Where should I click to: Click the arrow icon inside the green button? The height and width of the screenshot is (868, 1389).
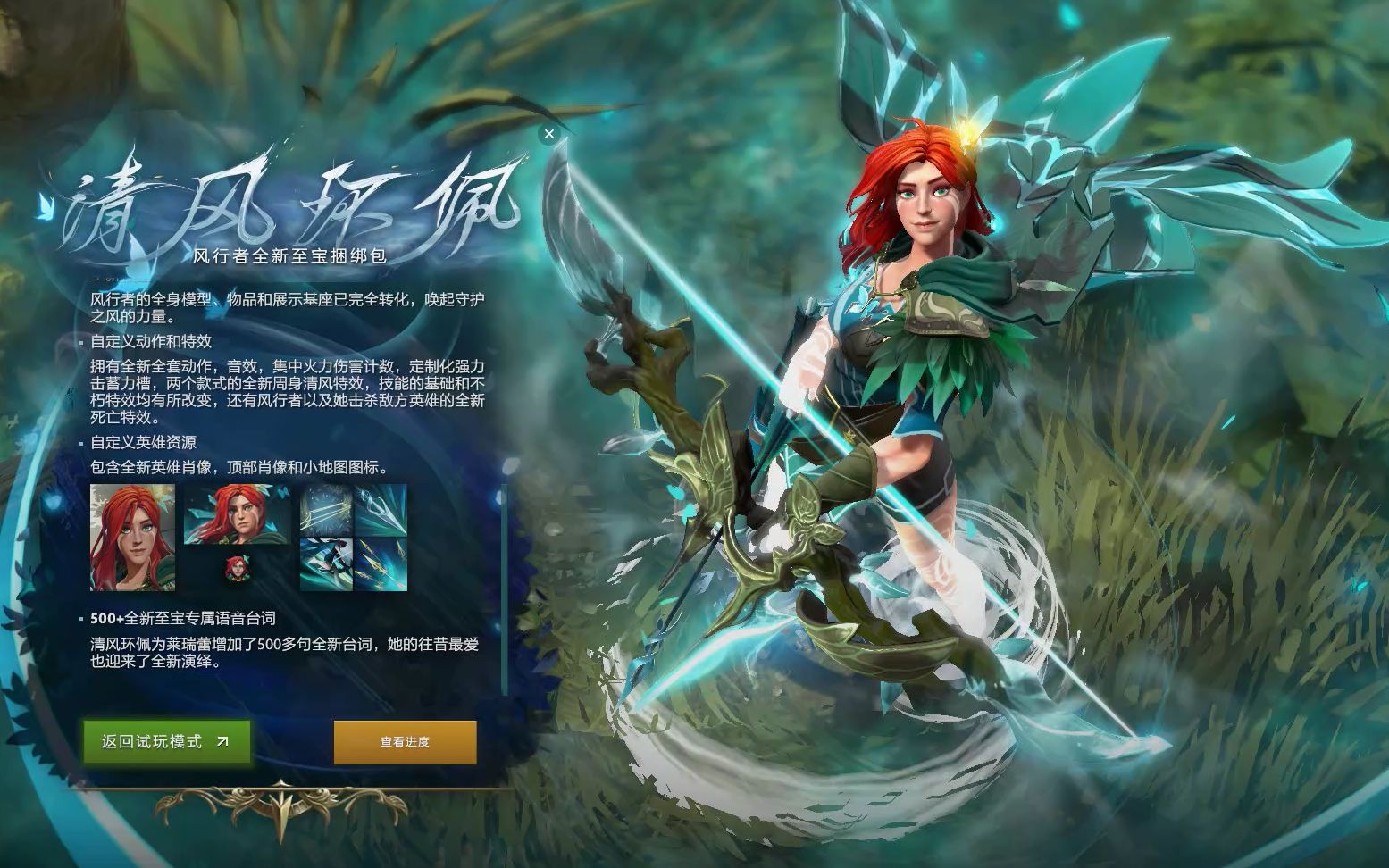pos(224,740)
